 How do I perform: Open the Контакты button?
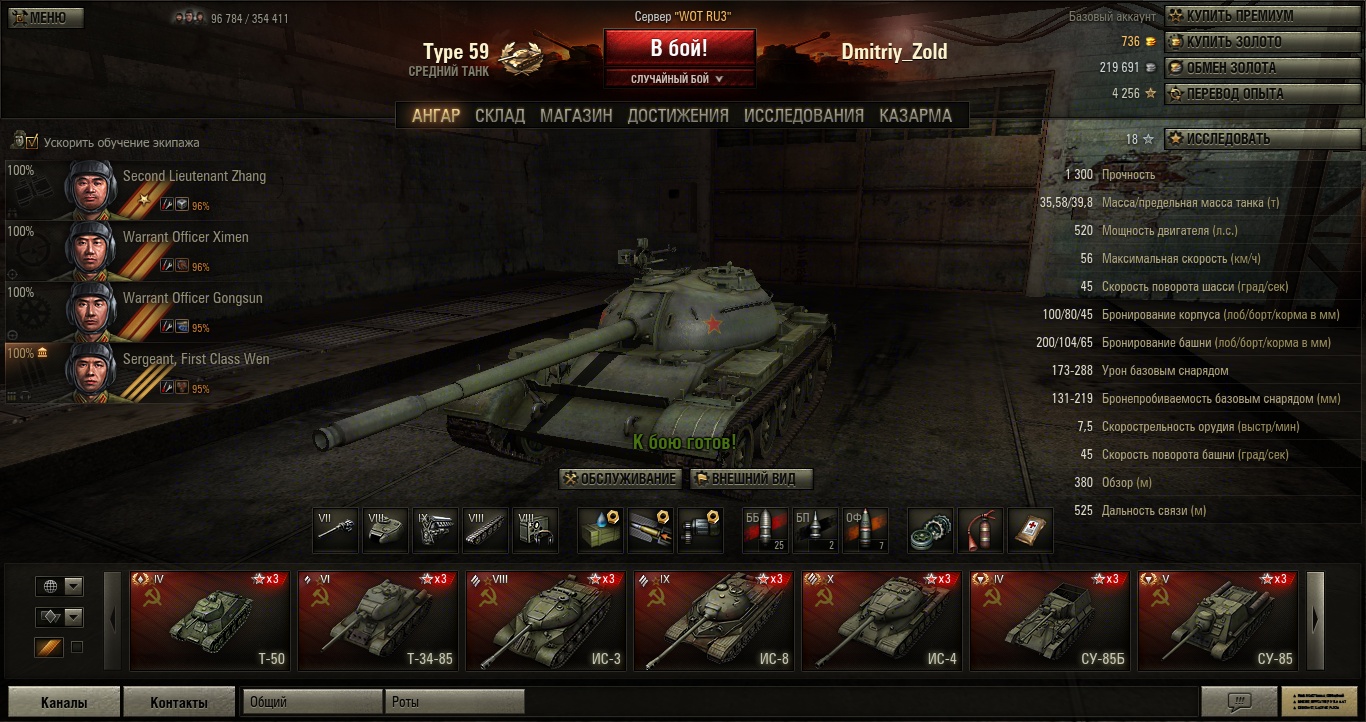tap(179, 702)
